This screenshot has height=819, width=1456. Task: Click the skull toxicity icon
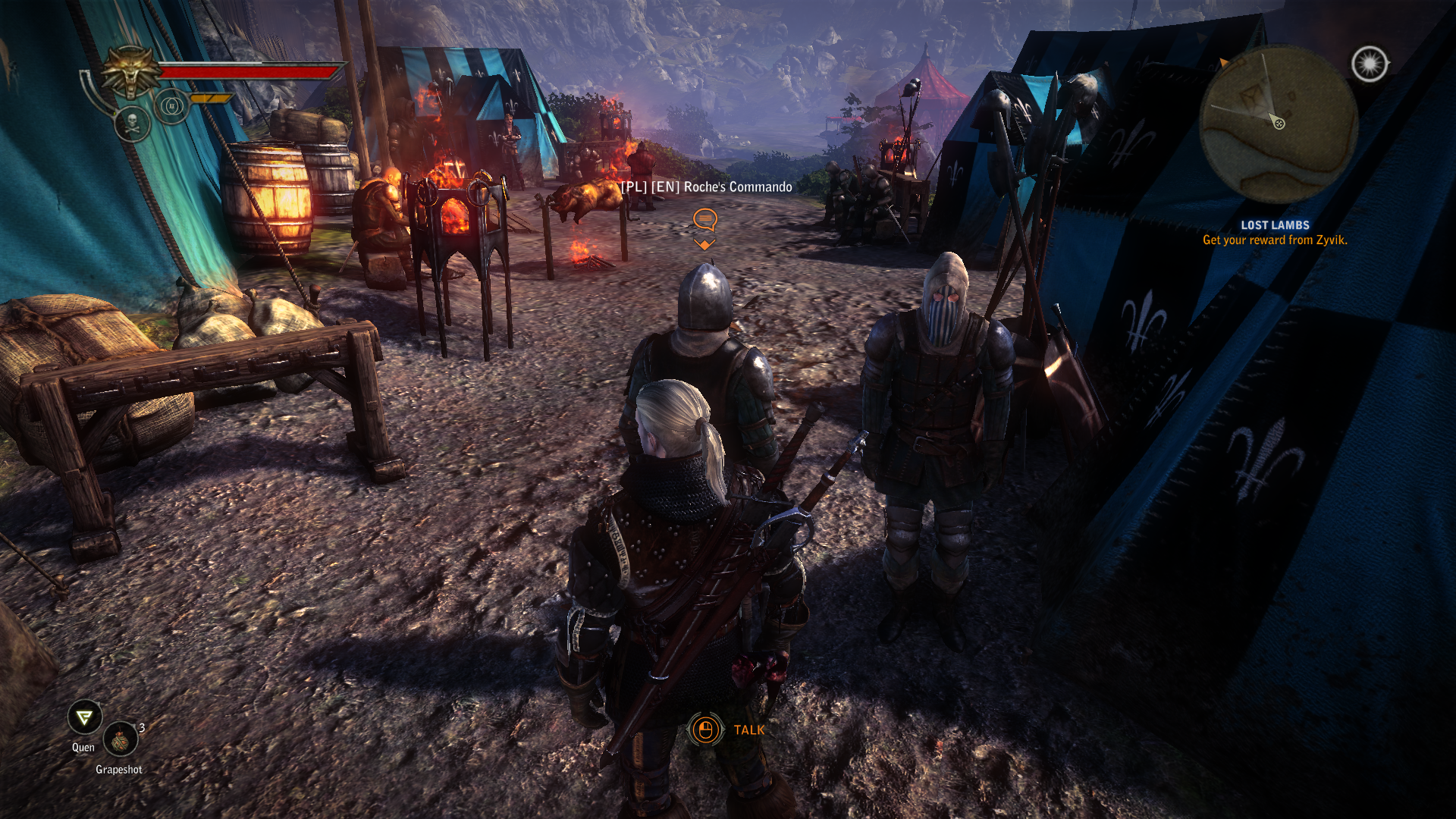point(132,124)
